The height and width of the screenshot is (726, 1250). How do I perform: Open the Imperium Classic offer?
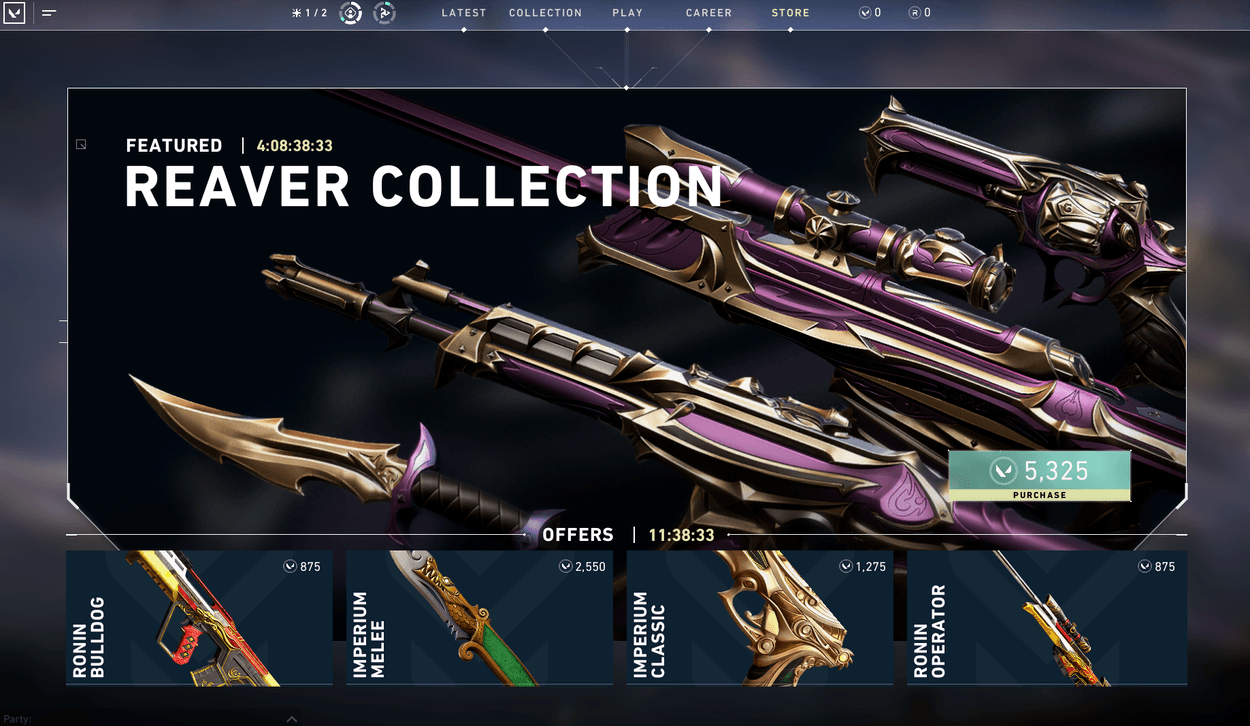click(759, 617)
